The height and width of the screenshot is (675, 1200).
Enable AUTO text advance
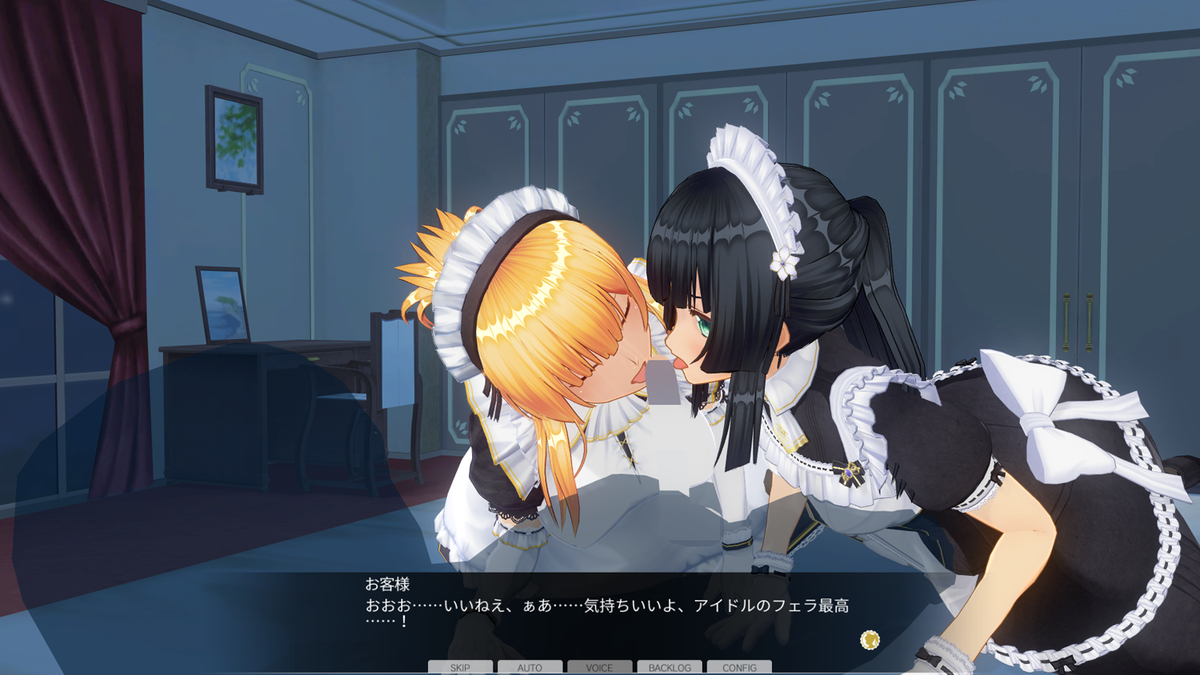[530, 667]
